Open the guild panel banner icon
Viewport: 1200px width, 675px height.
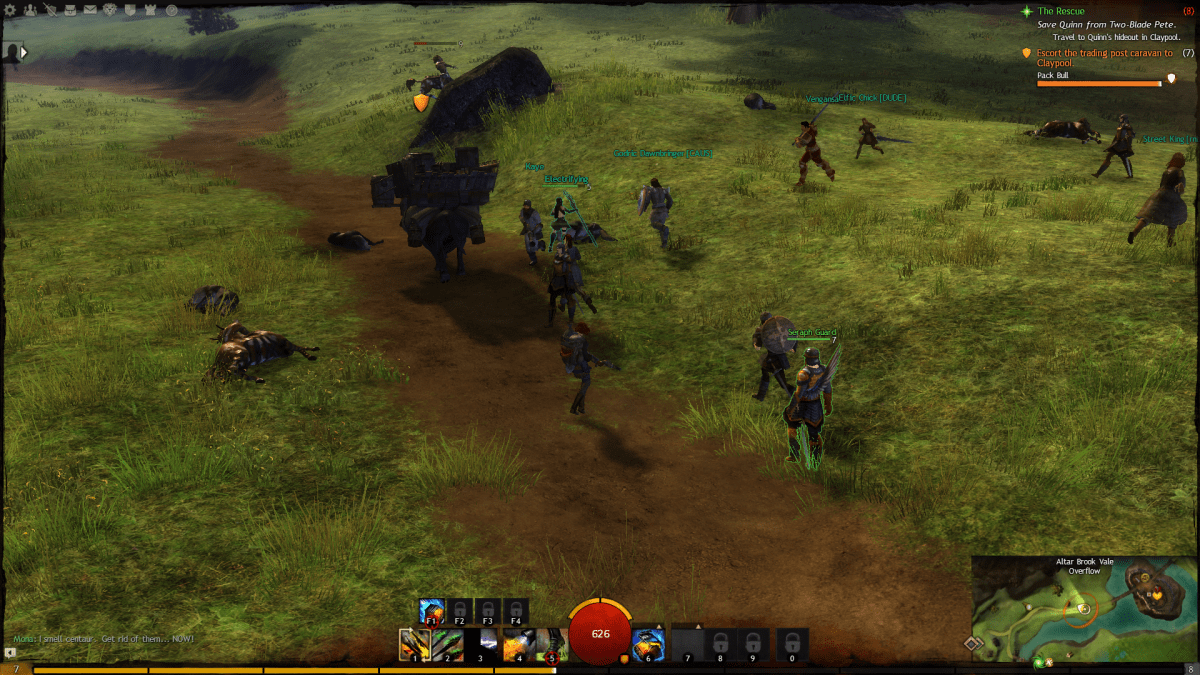131,10
